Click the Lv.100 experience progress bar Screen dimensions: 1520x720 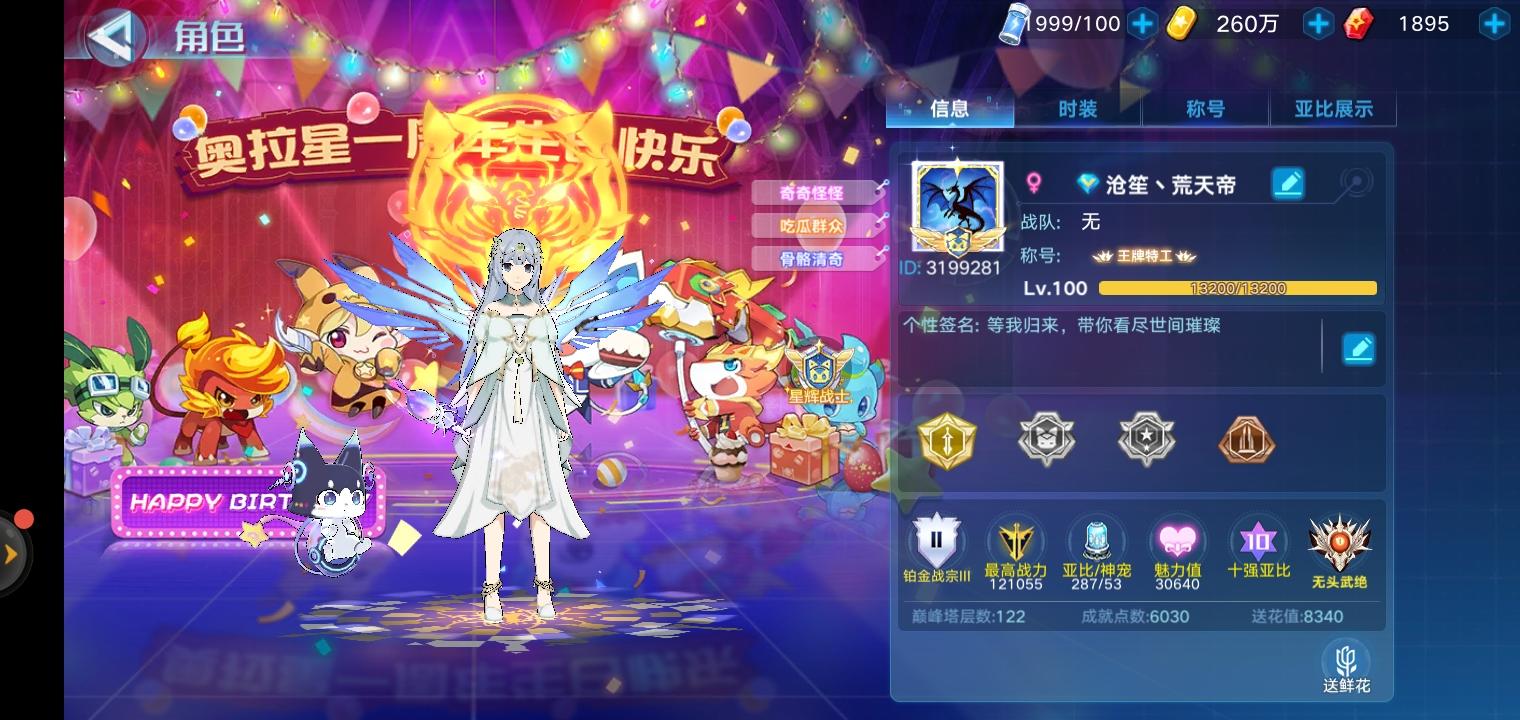(x=1238, y=288)
